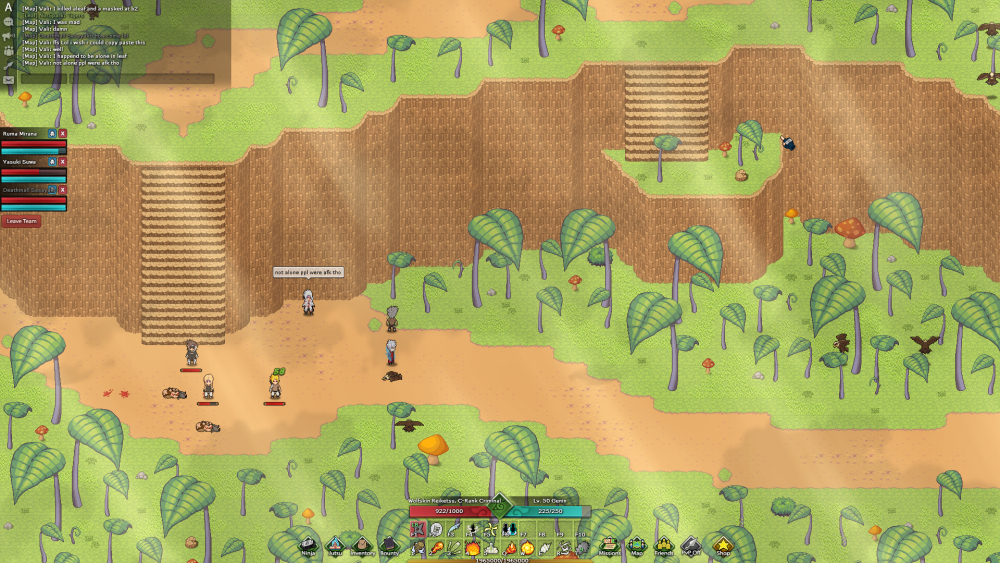Open the Ninja character menu

point(309,545)
